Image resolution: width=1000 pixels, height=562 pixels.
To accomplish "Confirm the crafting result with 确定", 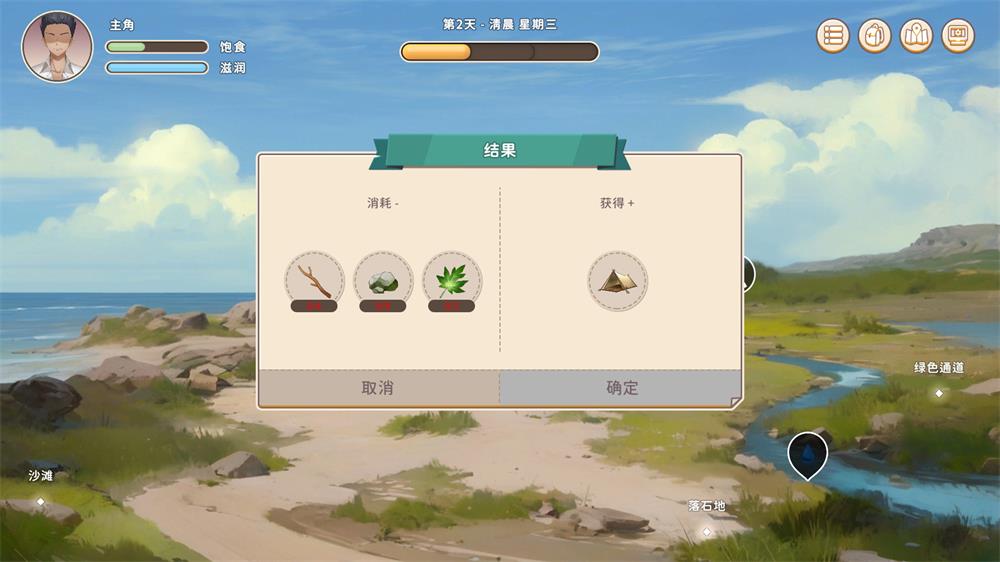I will coord(621,388).
